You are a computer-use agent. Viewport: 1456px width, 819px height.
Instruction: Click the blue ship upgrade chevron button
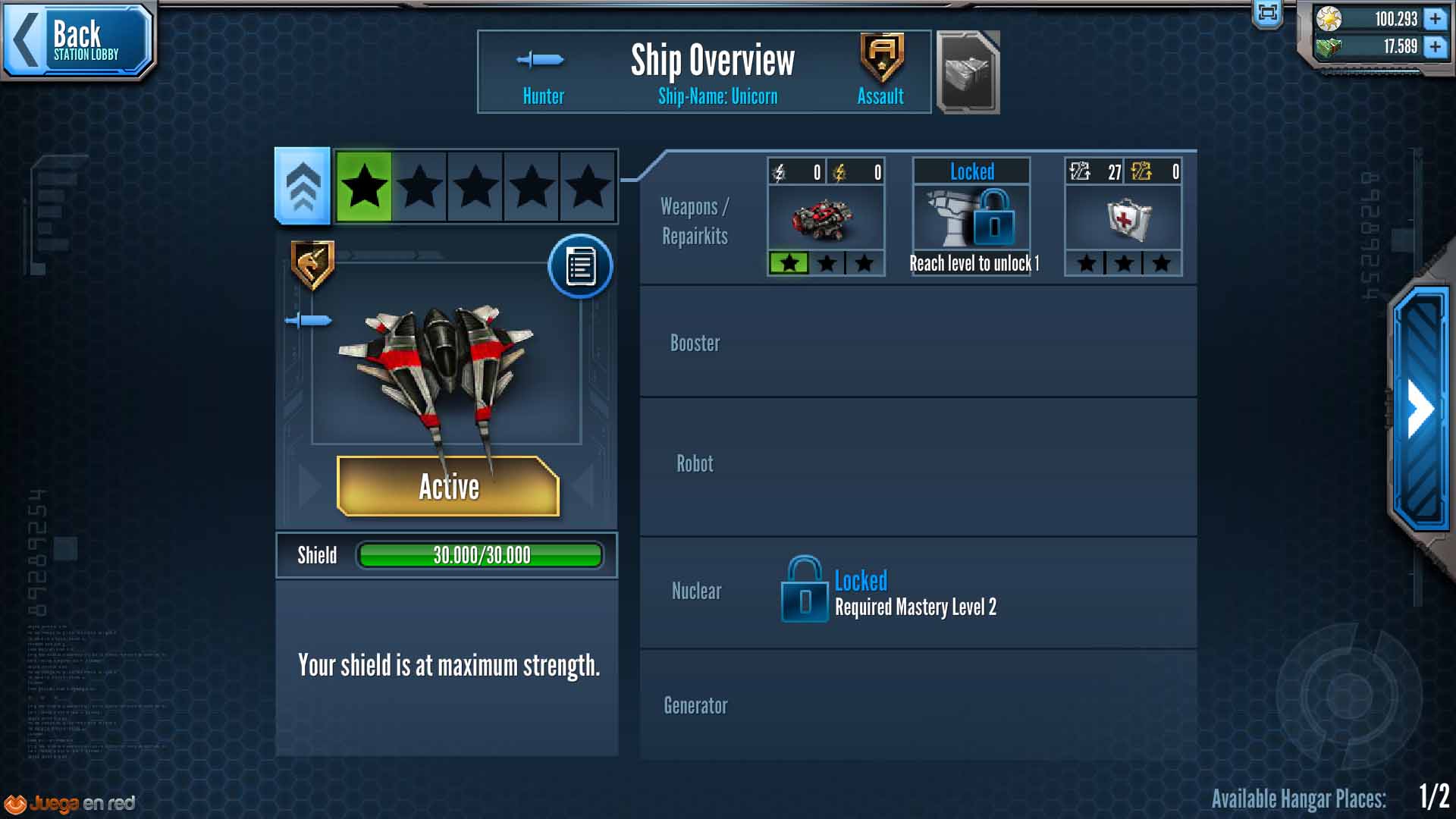point(303,187)
